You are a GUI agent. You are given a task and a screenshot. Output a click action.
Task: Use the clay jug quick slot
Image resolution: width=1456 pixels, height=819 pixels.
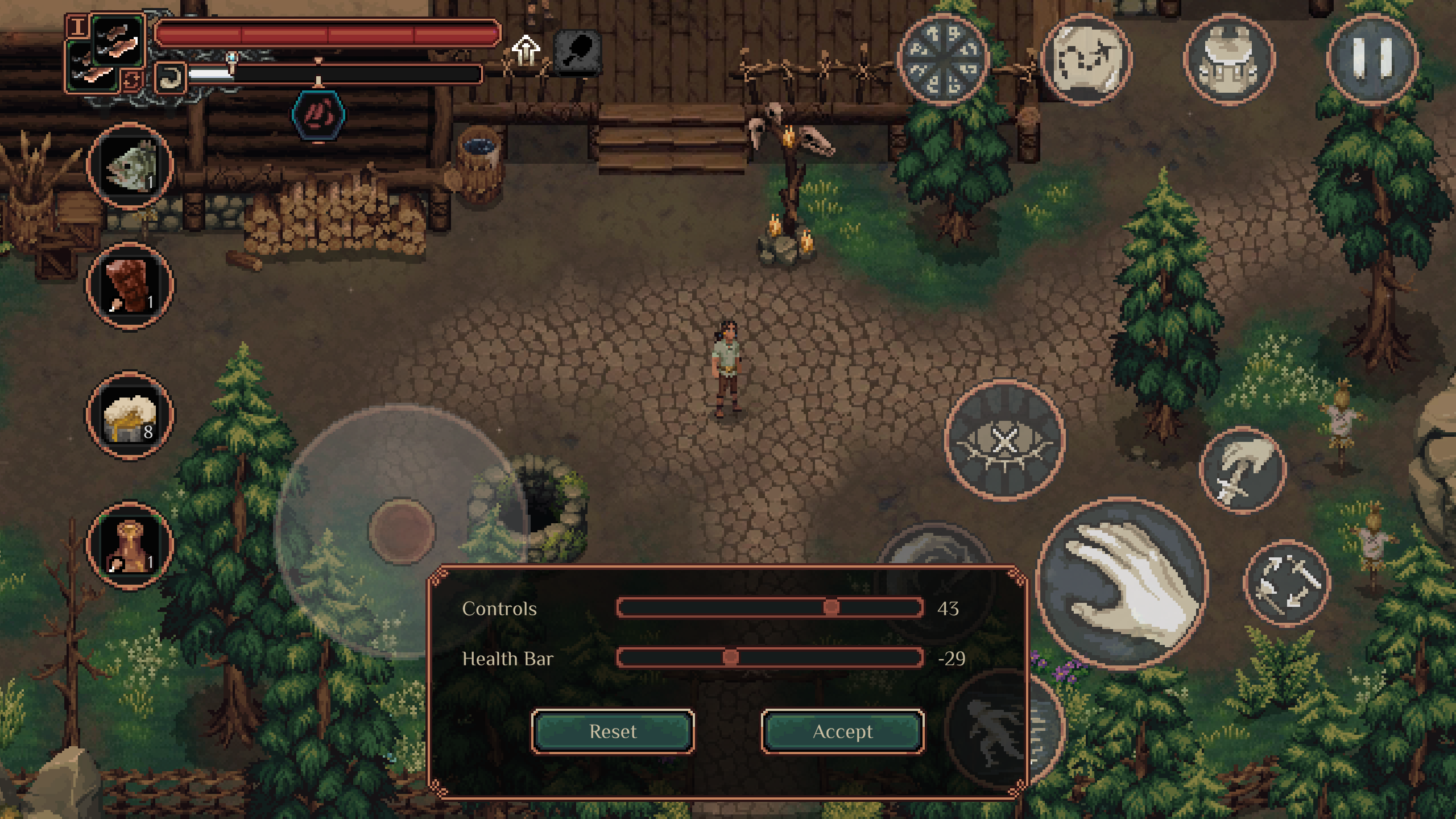[130, 545]
